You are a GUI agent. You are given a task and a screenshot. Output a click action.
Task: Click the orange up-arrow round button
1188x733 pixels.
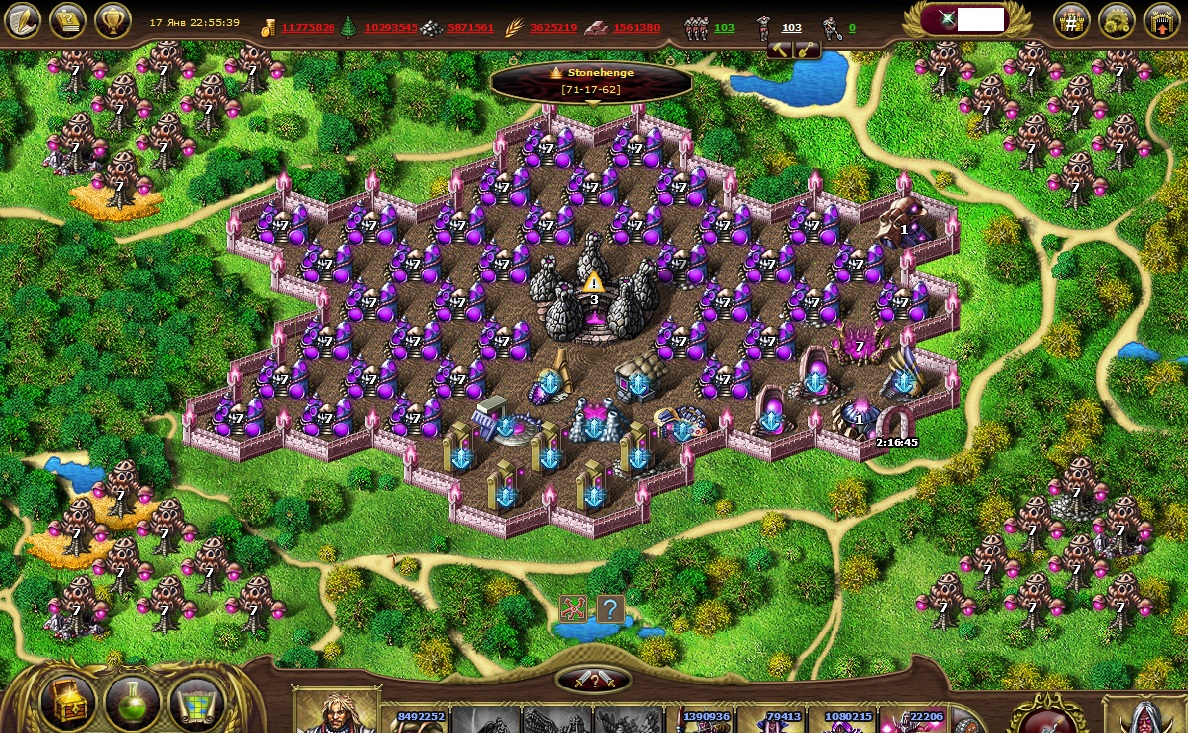[x=1160, y=20]
